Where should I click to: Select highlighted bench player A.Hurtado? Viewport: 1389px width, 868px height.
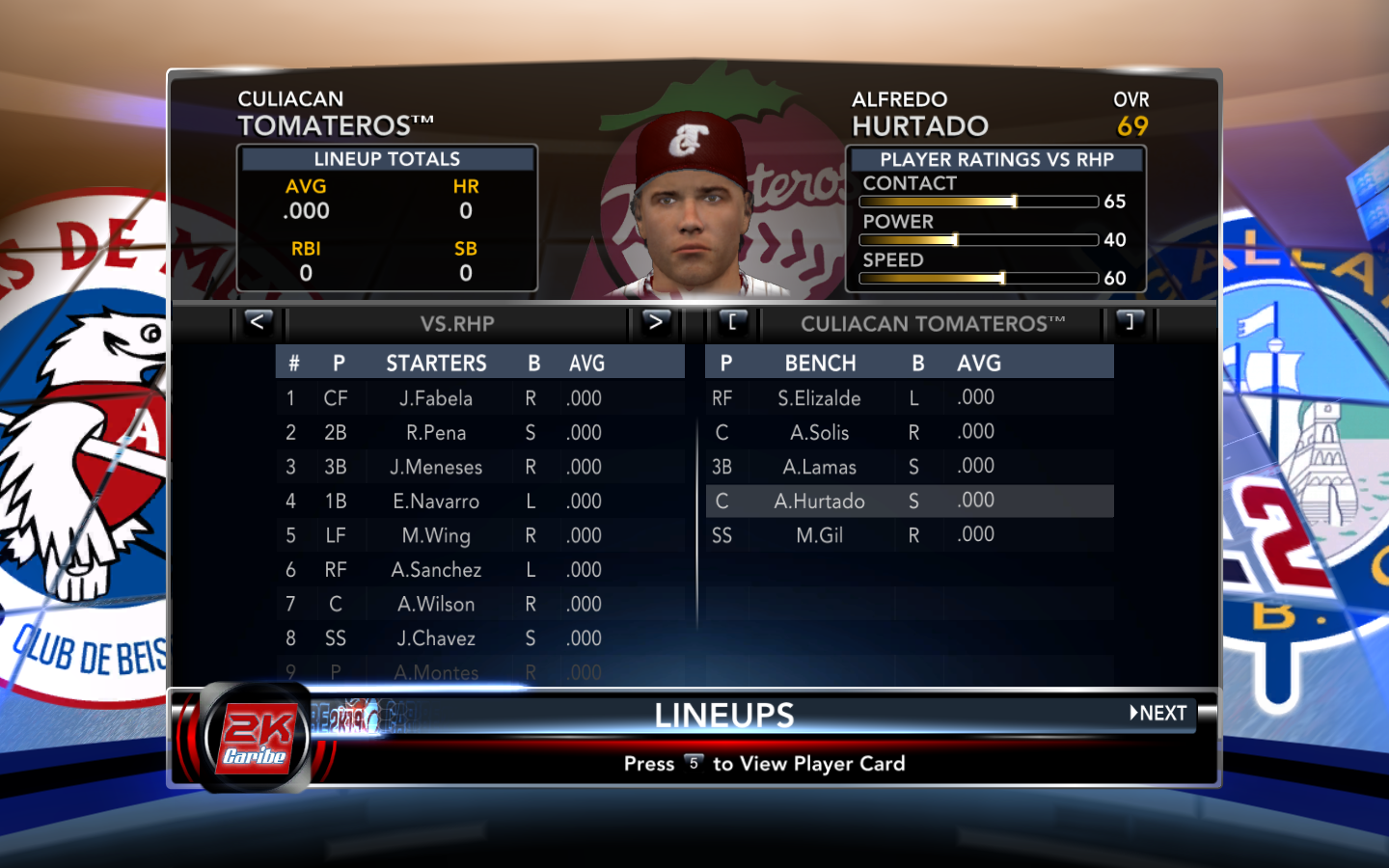tap(819, 502)
